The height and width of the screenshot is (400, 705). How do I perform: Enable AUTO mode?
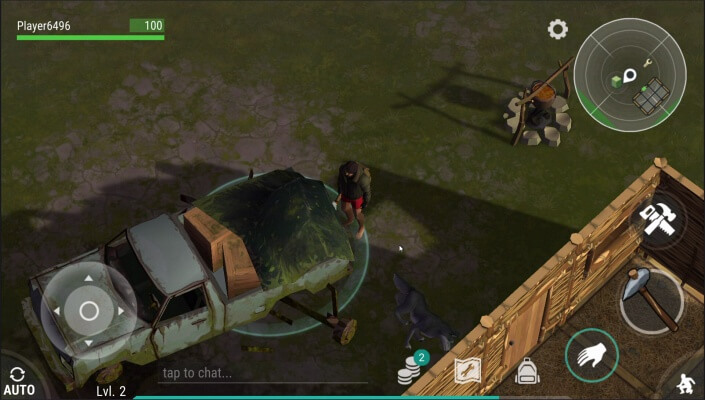tap(18, 381)
